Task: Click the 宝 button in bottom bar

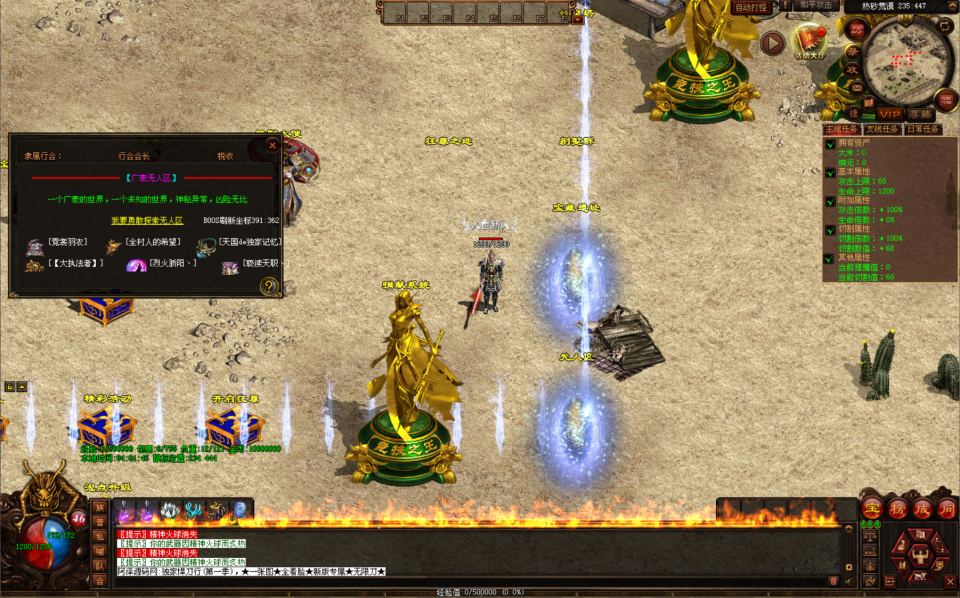Action: click(870, 509)
